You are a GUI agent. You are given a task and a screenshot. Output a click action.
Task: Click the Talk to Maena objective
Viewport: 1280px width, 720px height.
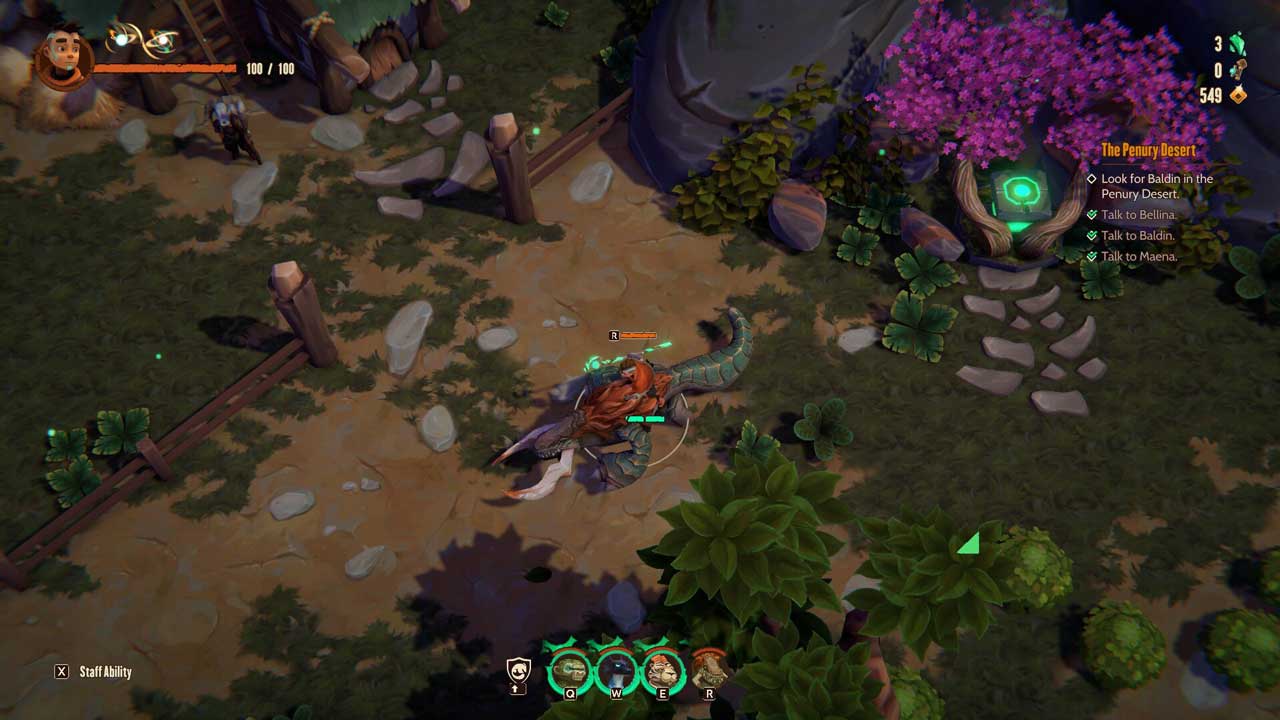[1138, 257]
